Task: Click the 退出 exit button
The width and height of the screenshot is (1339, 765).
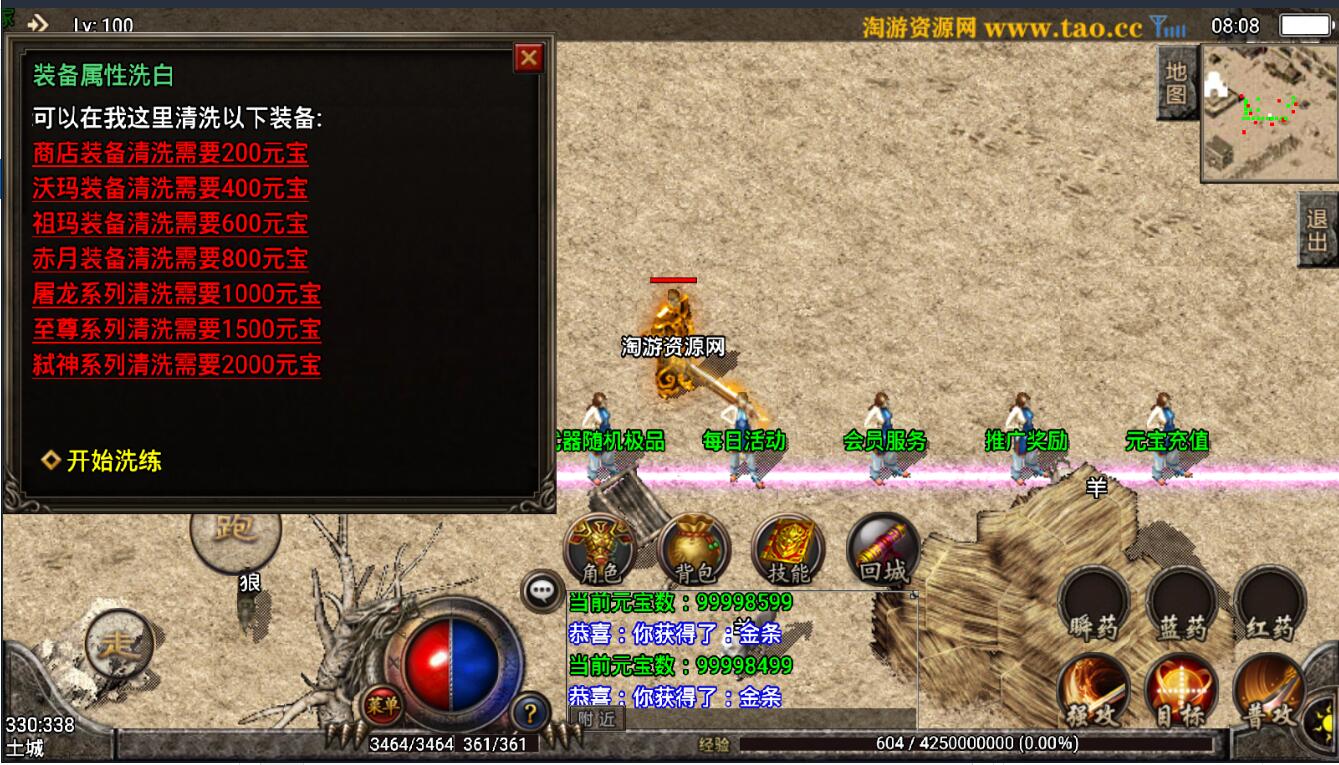Action: point(1317,229)
